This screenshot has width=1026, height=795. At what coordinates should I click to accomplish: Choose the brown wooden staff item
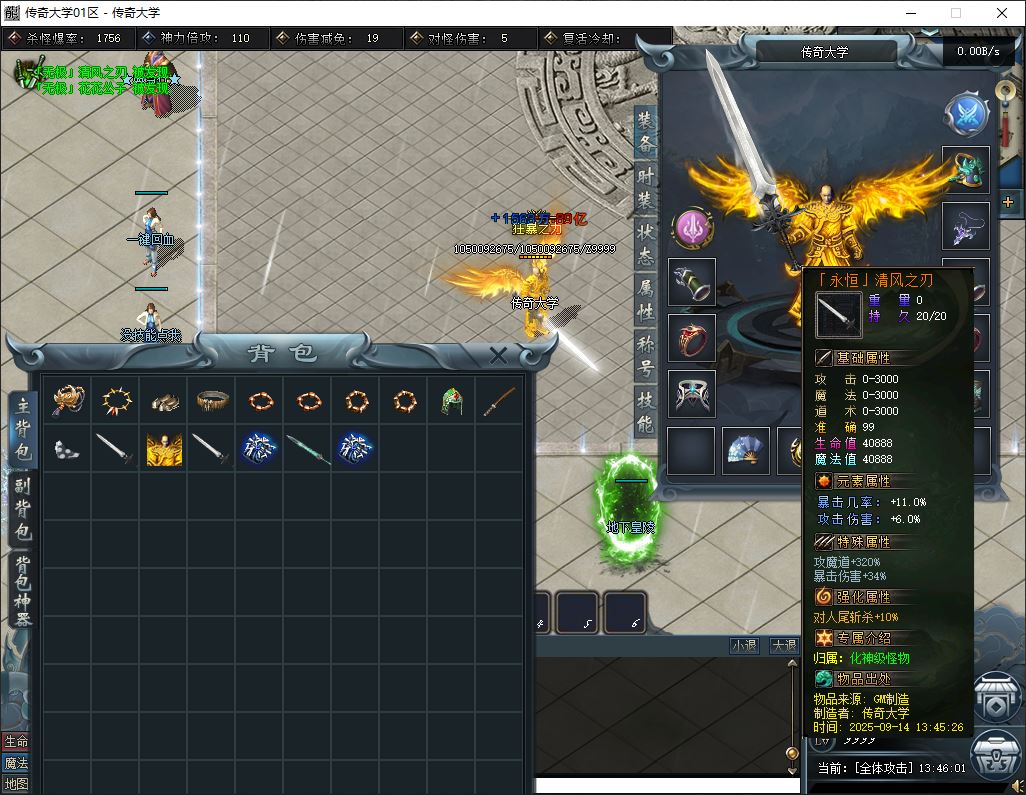(499, 402)
